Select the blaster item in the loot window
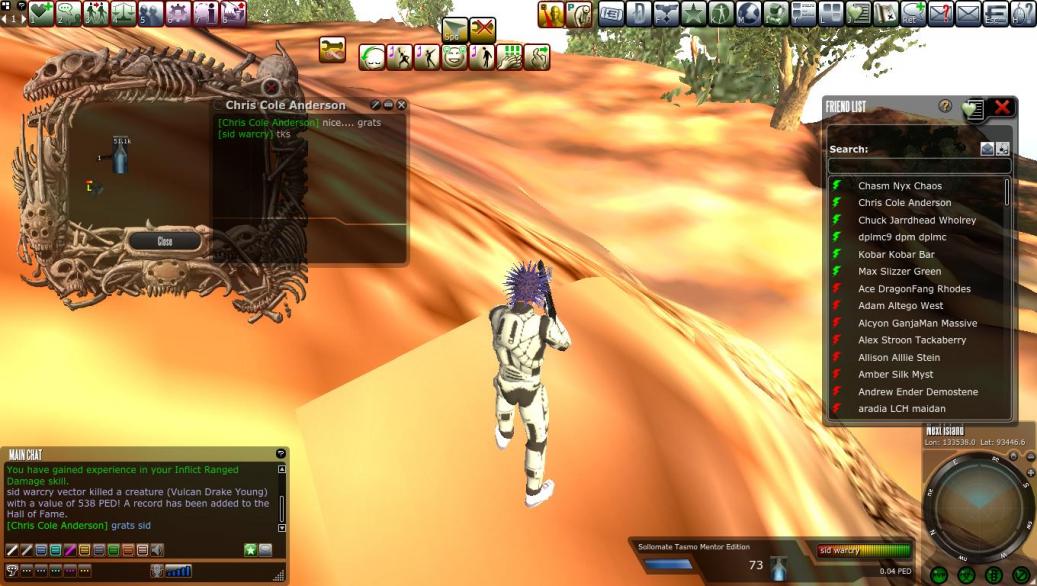1037x586 pixels. point(120,158)
